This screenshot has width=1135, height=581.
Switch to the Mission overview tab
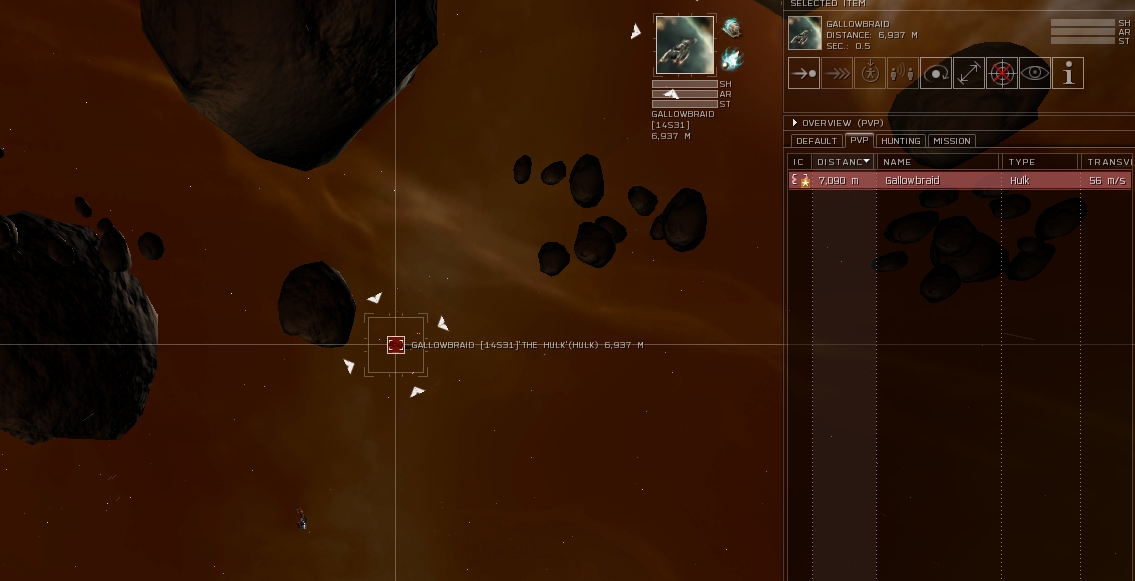(951, 141)
